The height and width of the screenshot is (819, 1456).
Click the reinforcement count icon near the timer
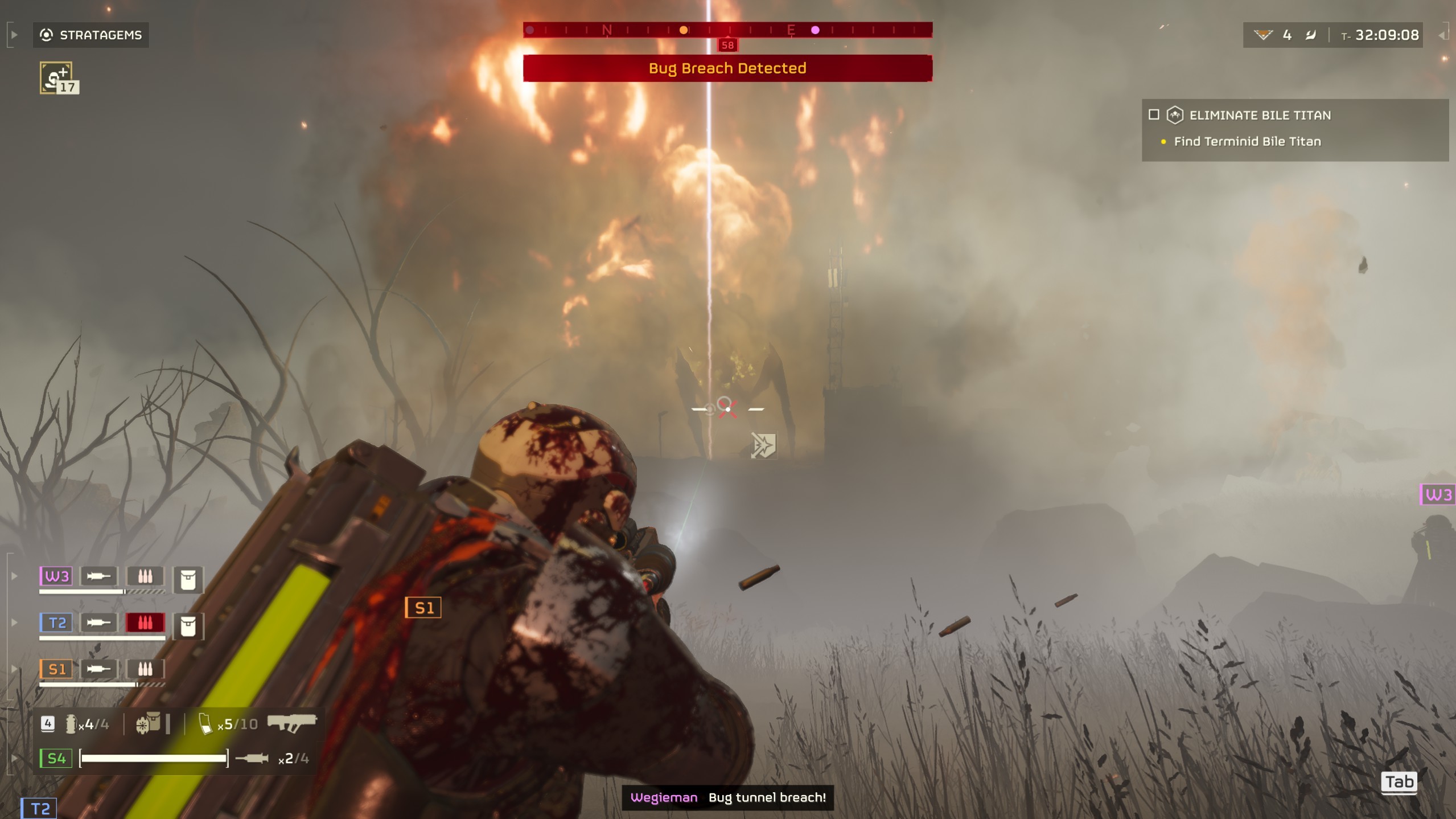(x=1263, y=35)
